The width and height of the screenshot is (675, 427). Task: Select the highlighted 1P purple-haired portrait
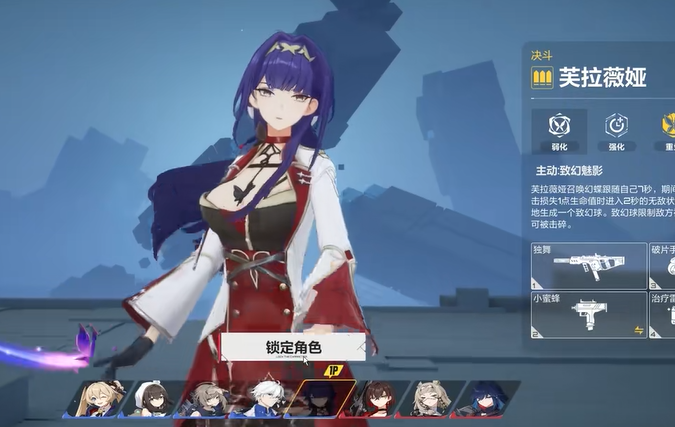pos(318,398)
